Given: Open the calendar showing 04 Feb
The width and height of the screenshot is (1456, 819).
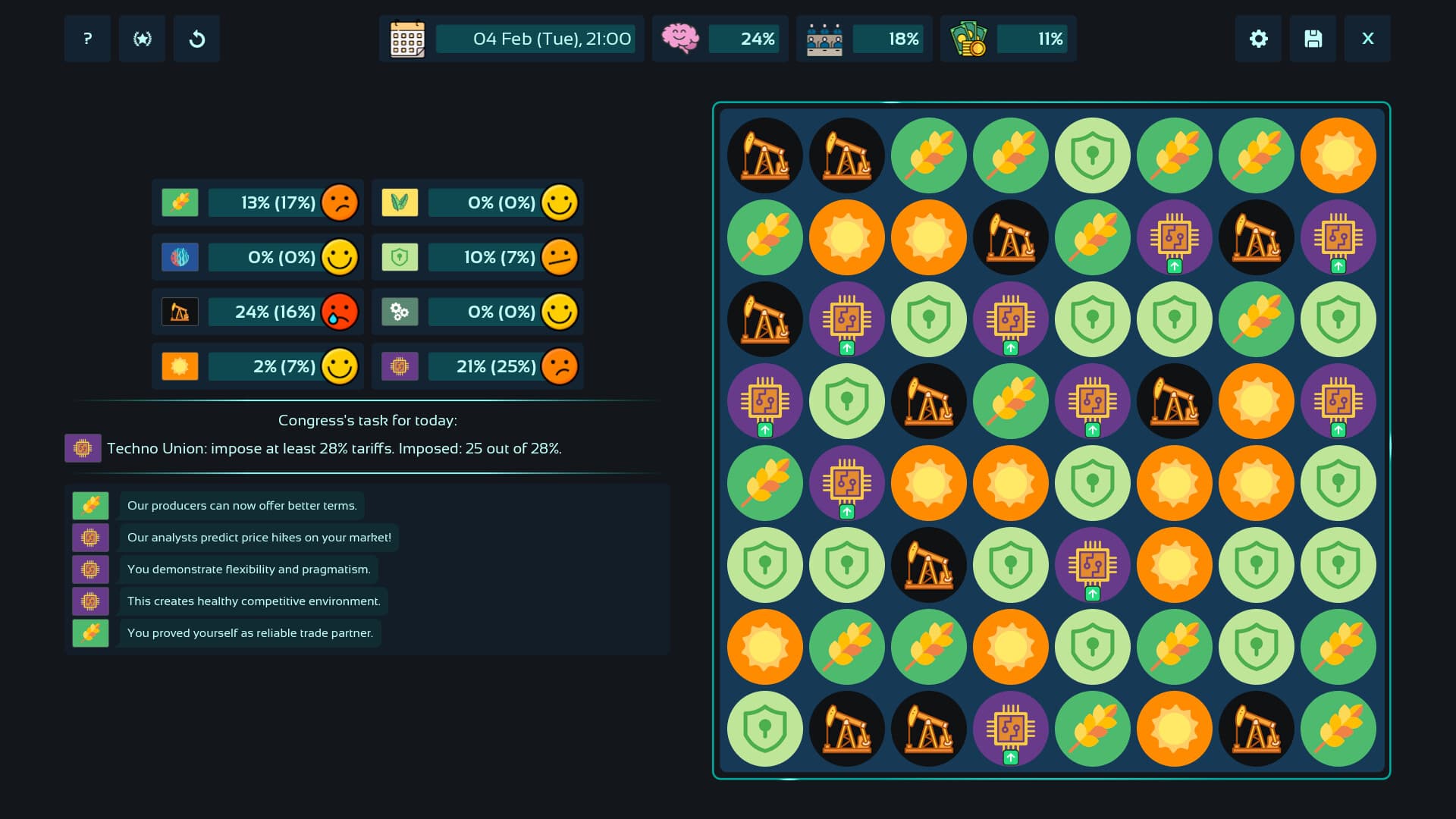Looking at the screenshot, I should click(x=406, y=39).
